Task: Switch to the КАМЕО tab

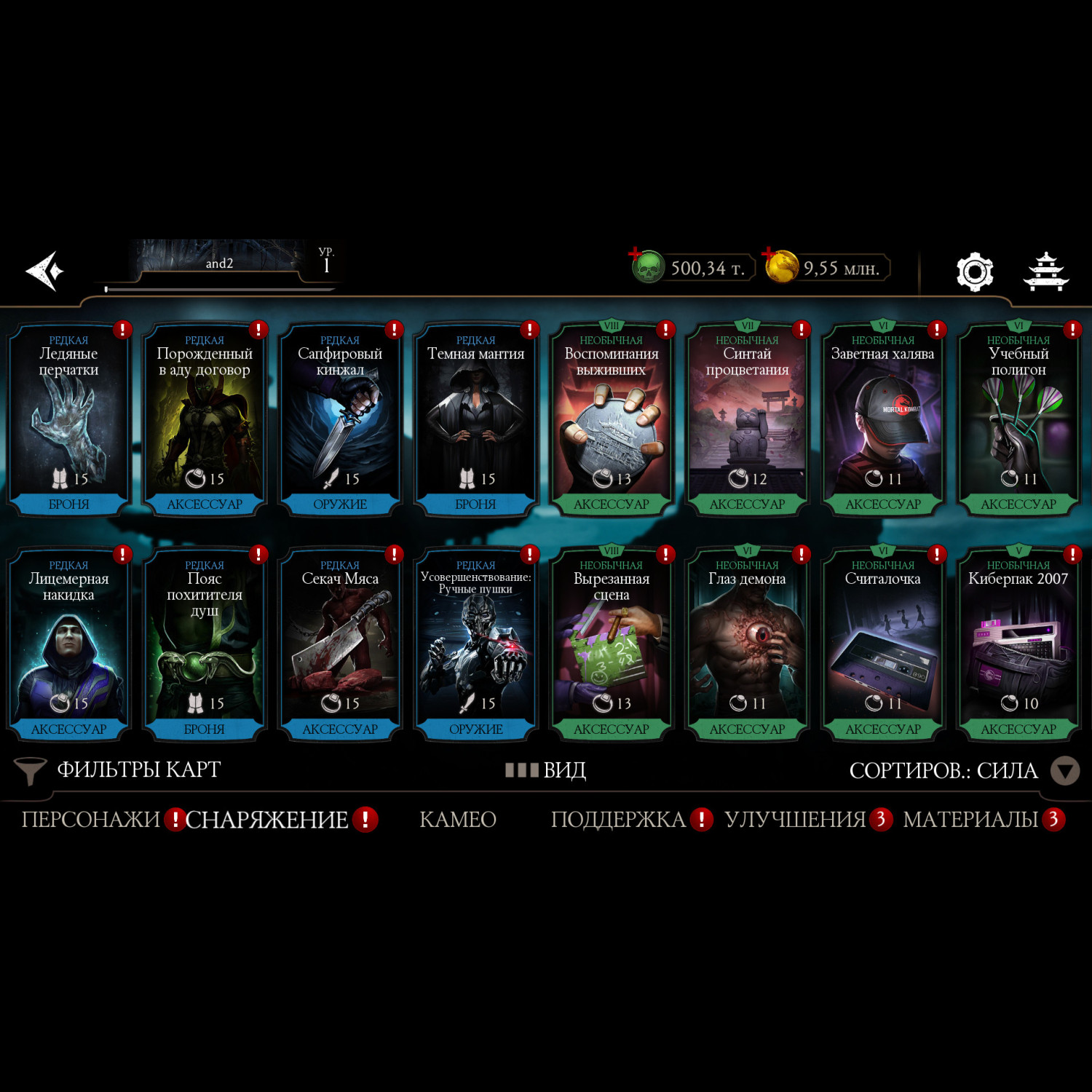Action: point(458,820)
